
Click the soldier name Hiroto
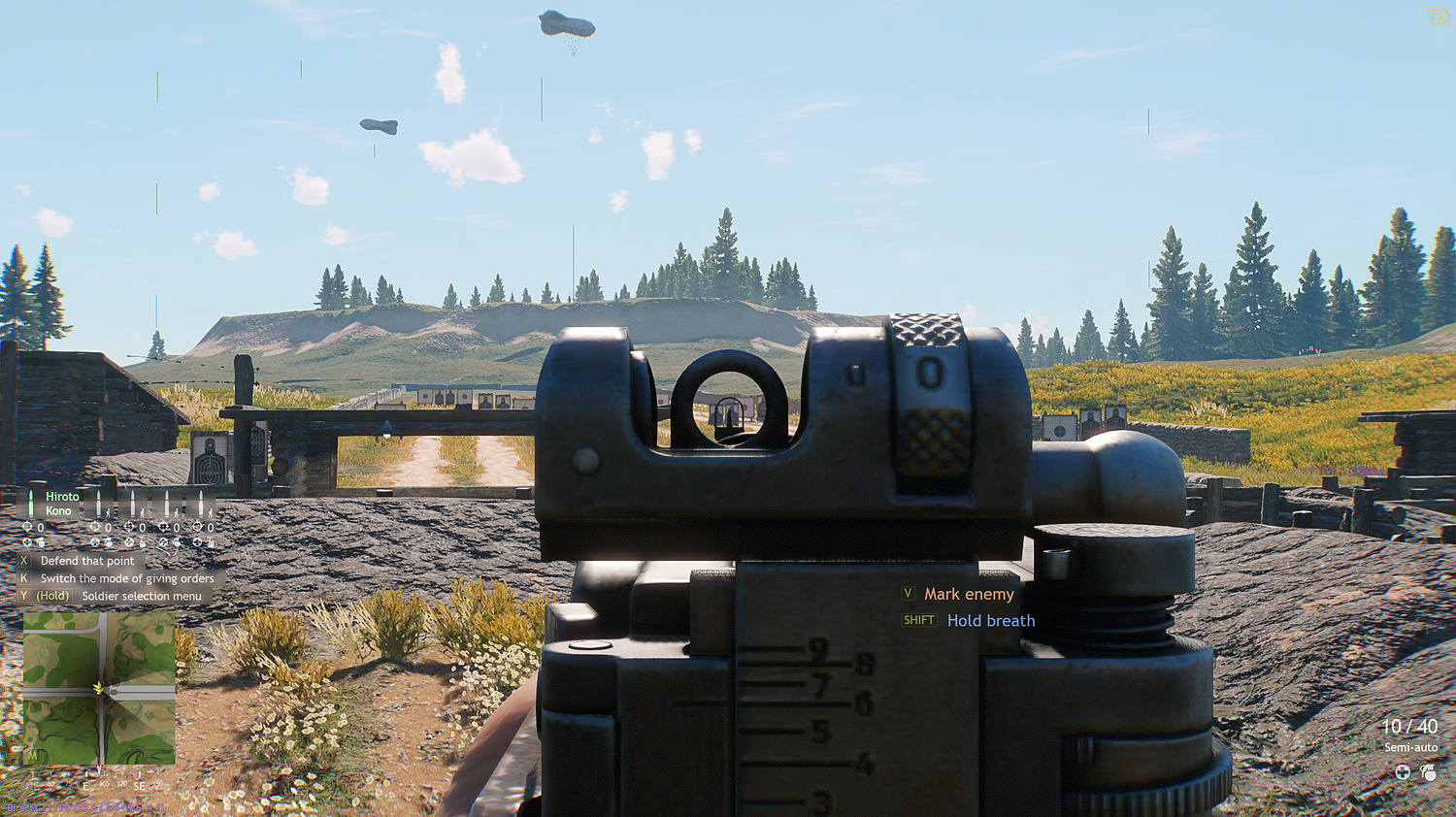point(62,497)
